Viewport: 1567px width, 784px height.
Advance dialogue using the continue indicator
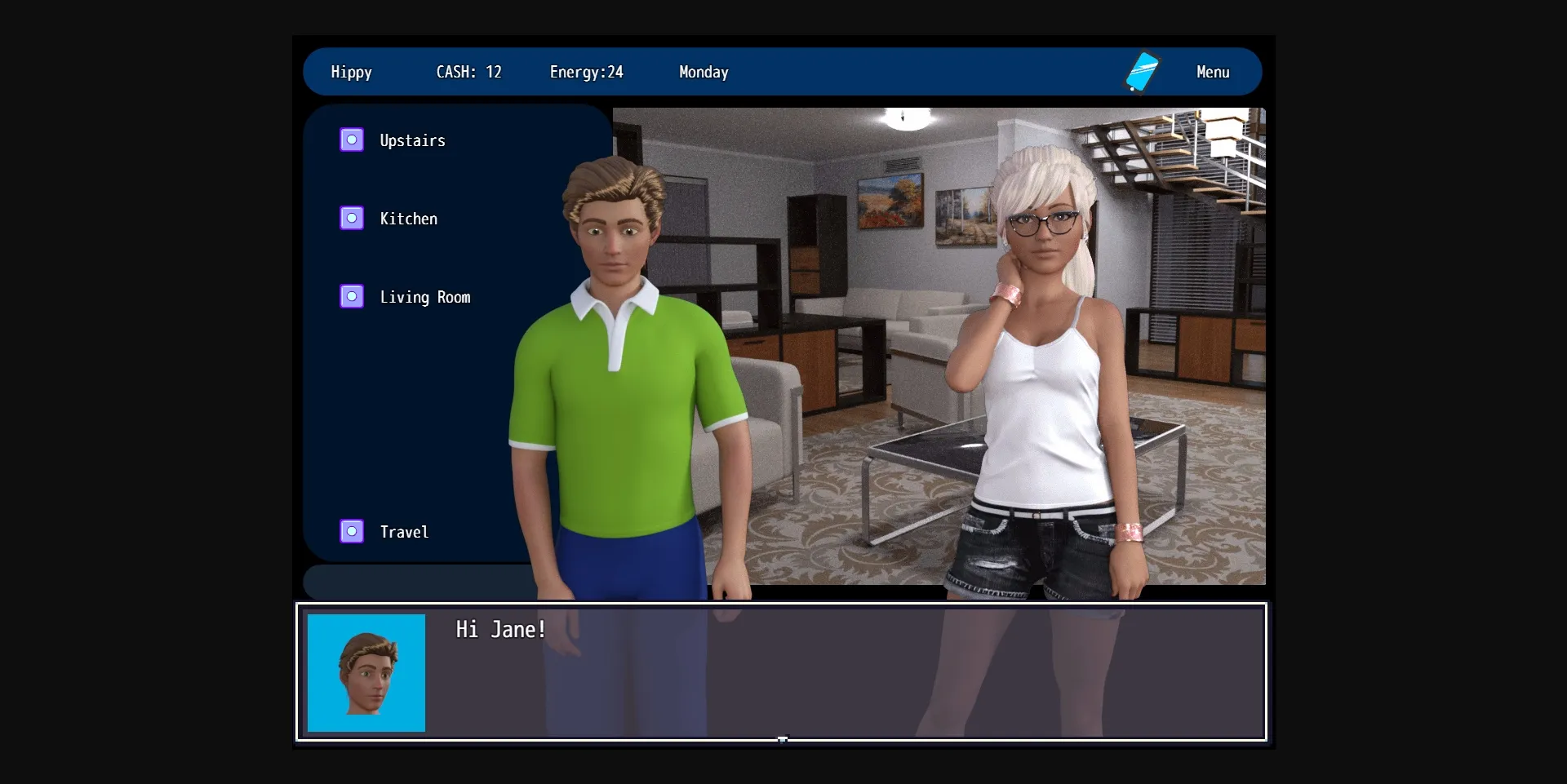point(783,739)
